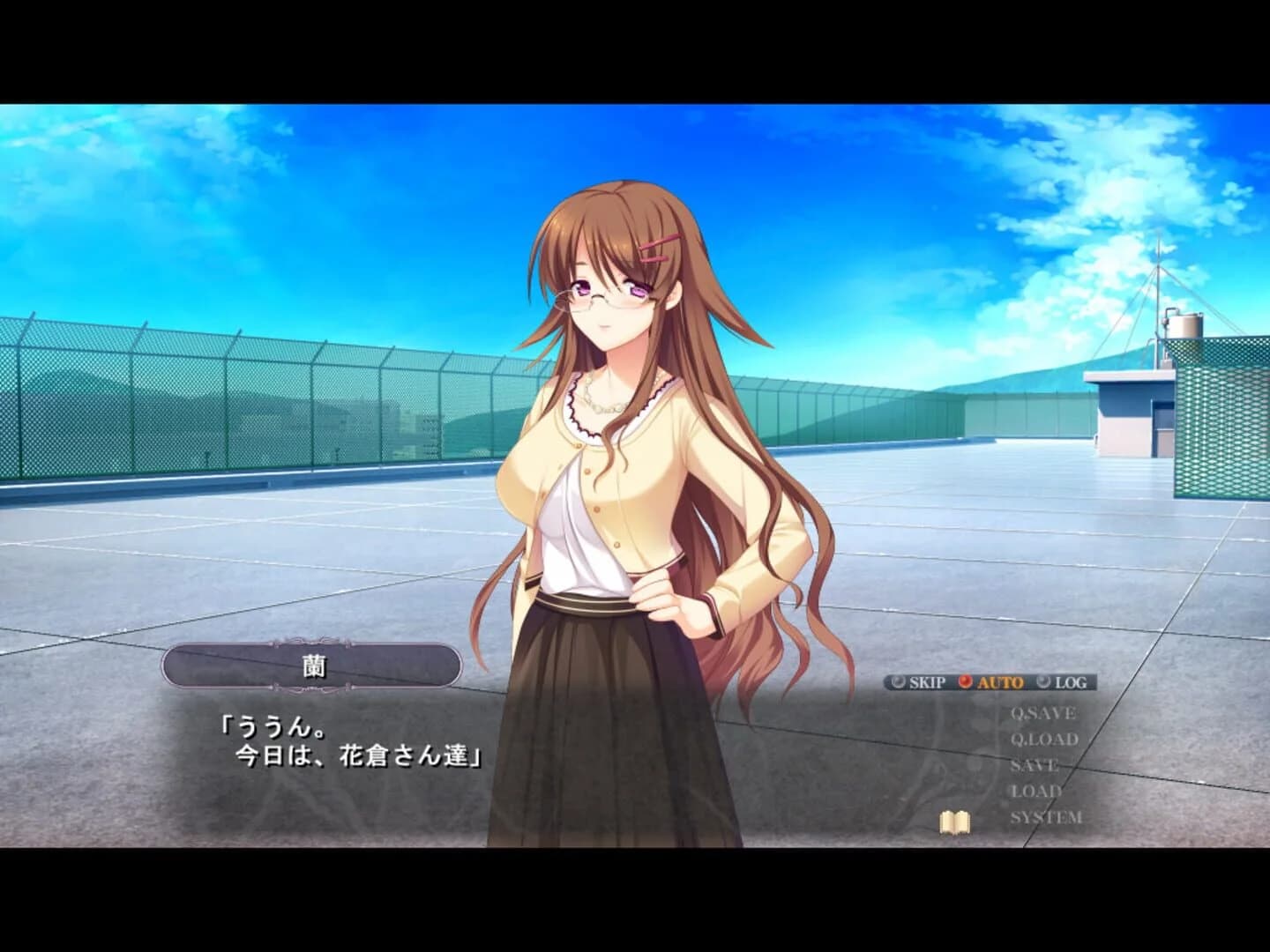Click the lit red lamp beside AUTO
This screenshot has height=952, width=1270.
pos(966,681)
